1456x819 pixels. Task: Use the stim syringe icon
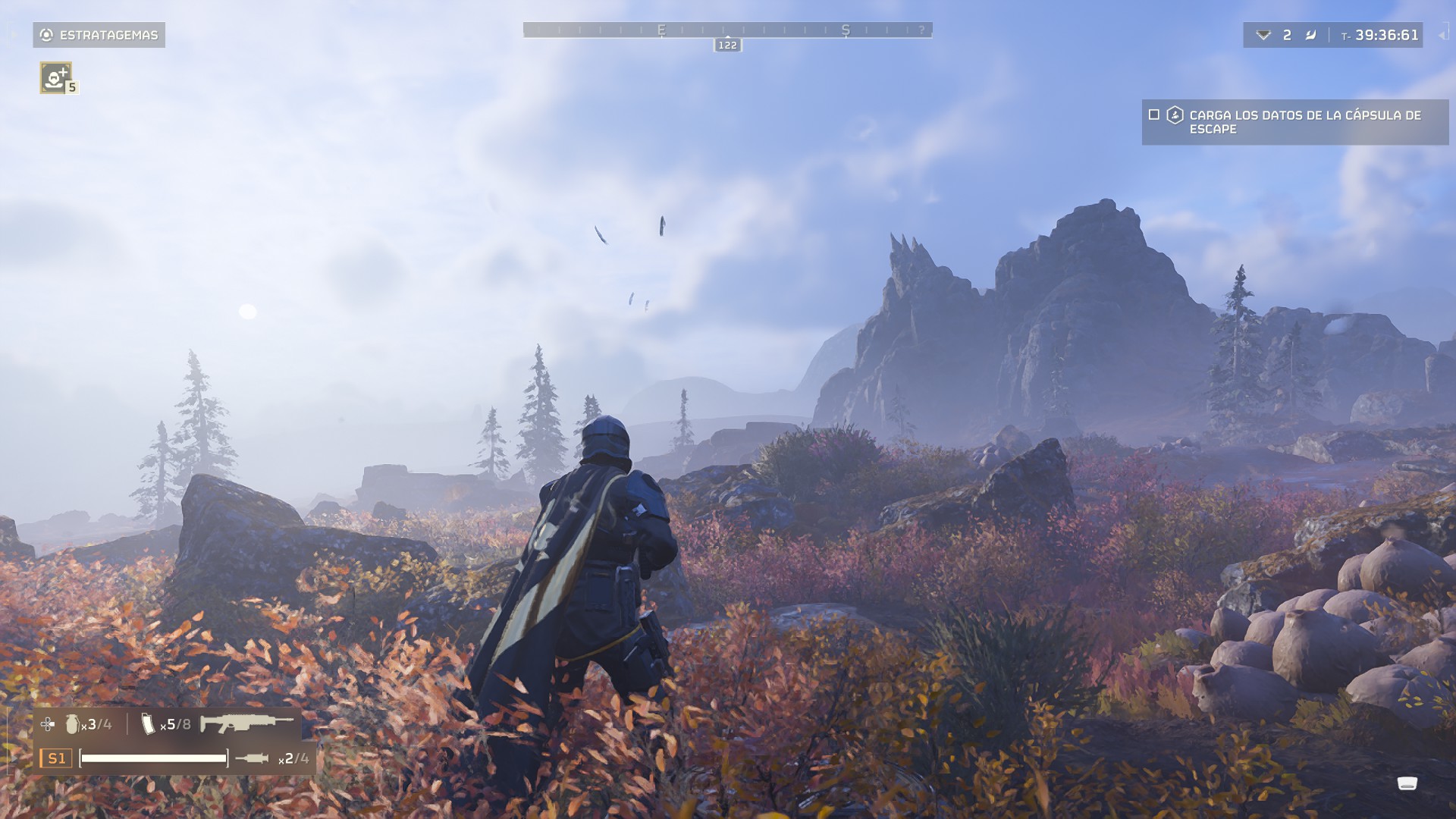click(x=252, y=758)
